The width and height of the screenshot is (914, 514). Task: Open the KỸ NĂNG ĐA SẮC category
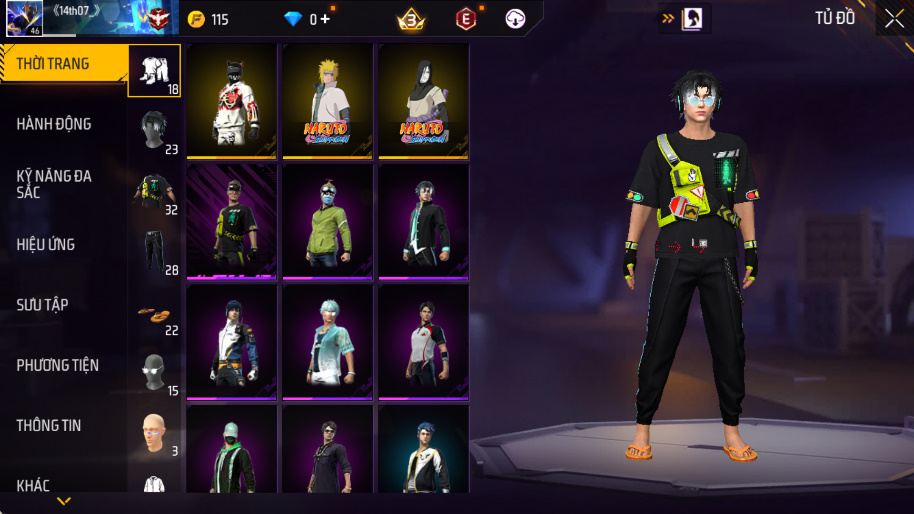coord(55,184)
